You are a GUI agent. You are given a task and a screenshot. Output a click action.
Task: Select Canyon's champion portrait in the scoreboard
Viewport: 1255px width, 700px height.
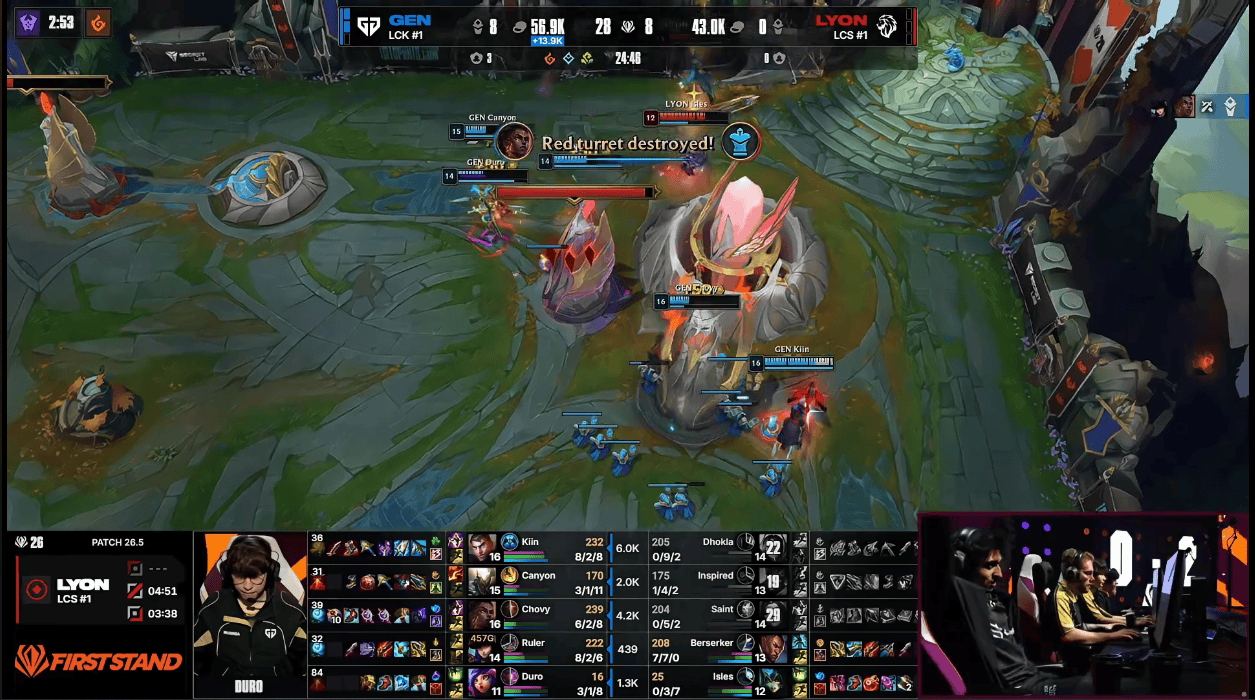click(x=482, y=582)
